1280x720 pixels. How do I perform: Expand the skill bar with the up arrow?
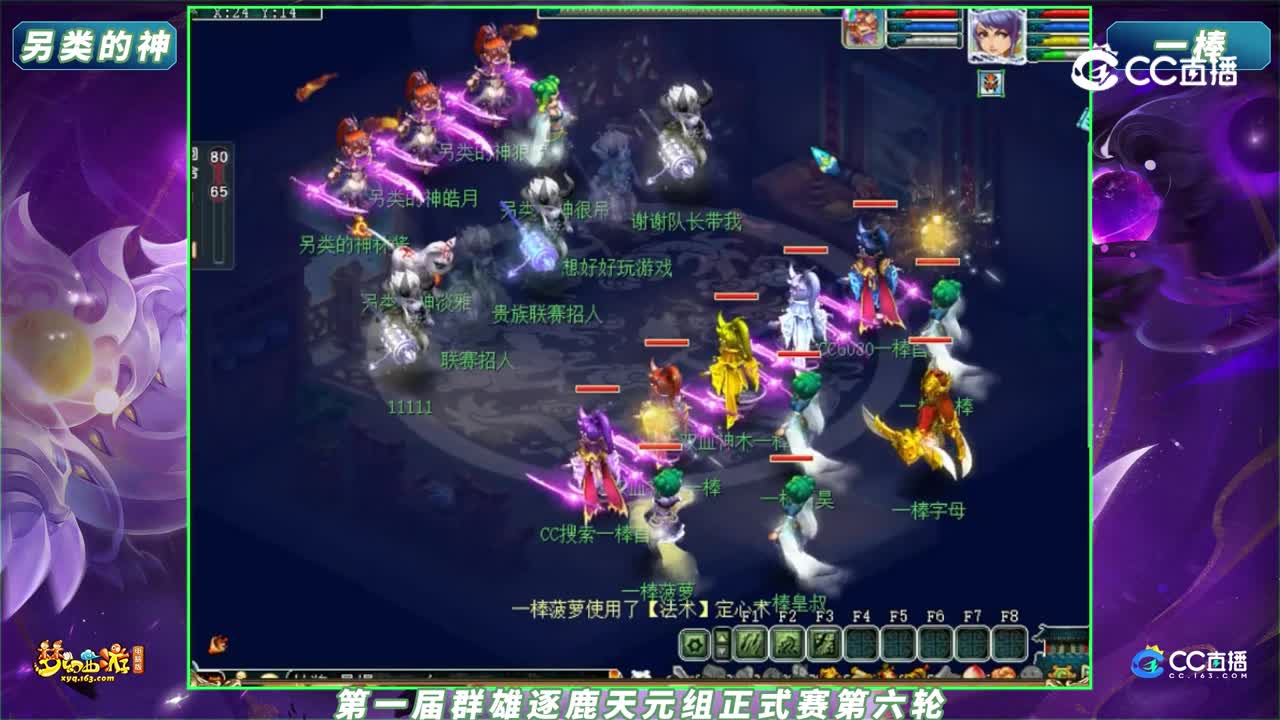(722, 637)
